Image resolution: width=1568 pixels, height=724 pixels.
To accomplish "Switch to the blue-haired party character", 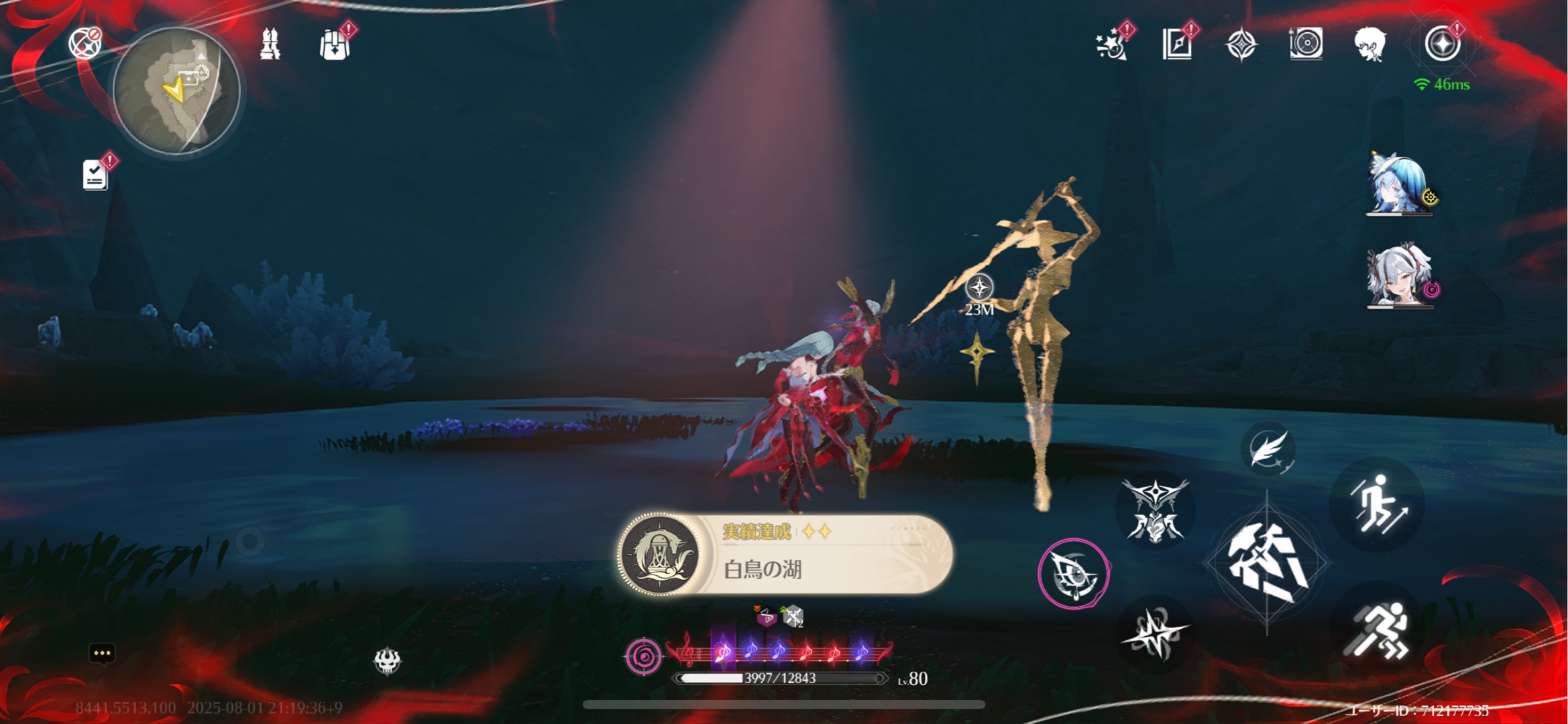I will (x=1400, y=185).
